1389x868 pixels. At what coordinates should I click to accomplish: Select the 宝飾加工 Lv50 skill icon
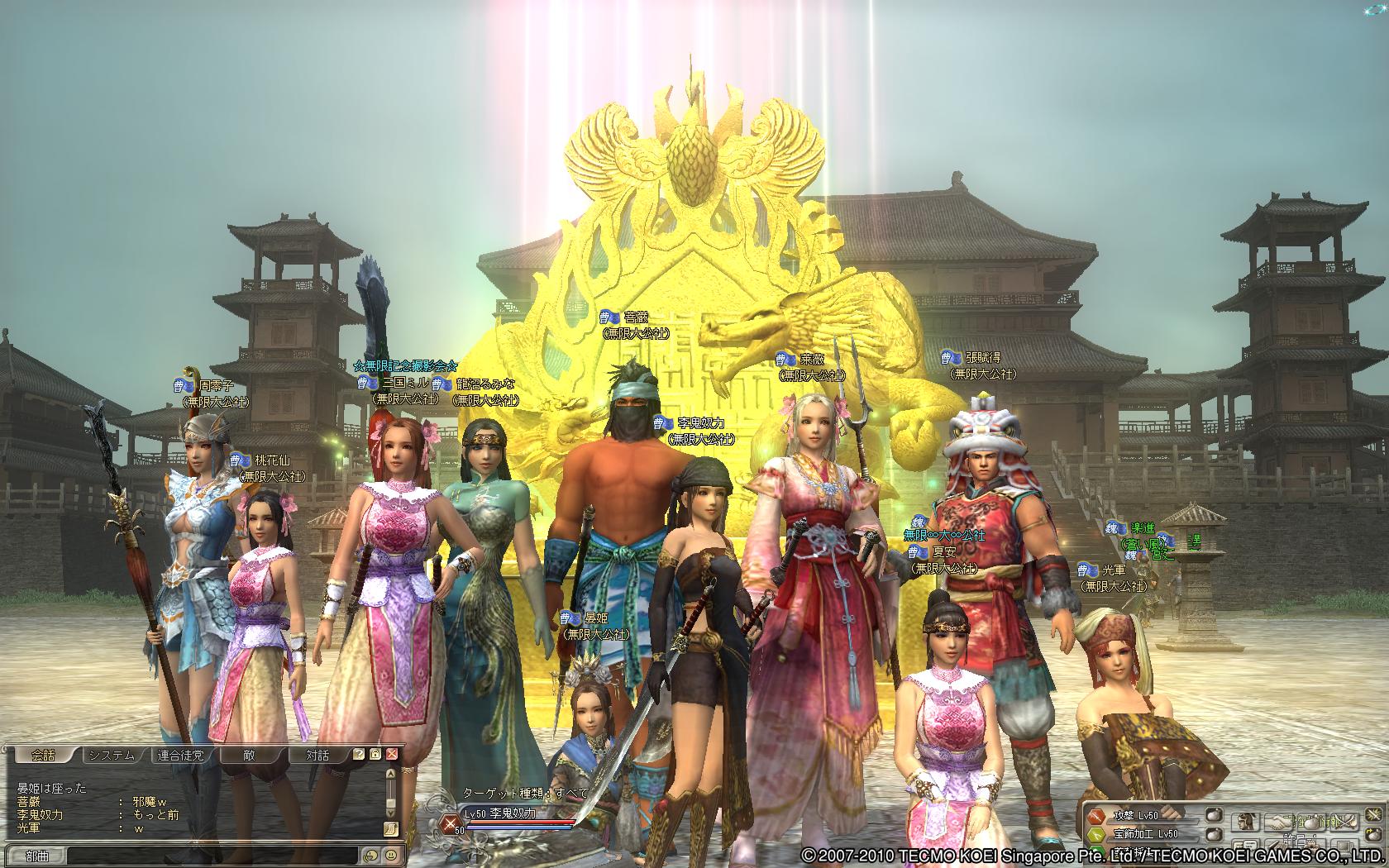1097,835
